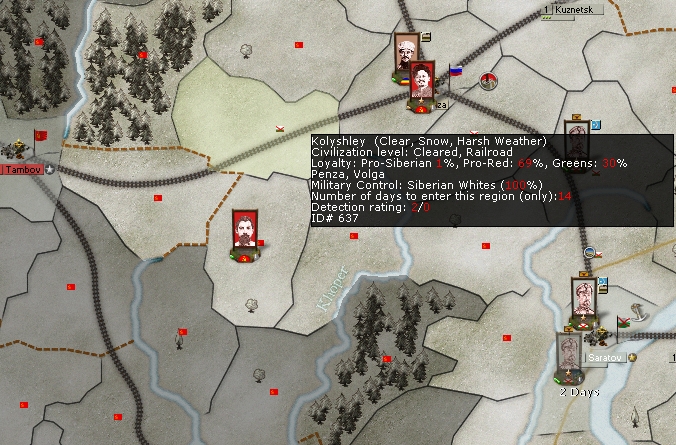
Task: Select the faded White unit above the tooltip
Action: [575, 130]
